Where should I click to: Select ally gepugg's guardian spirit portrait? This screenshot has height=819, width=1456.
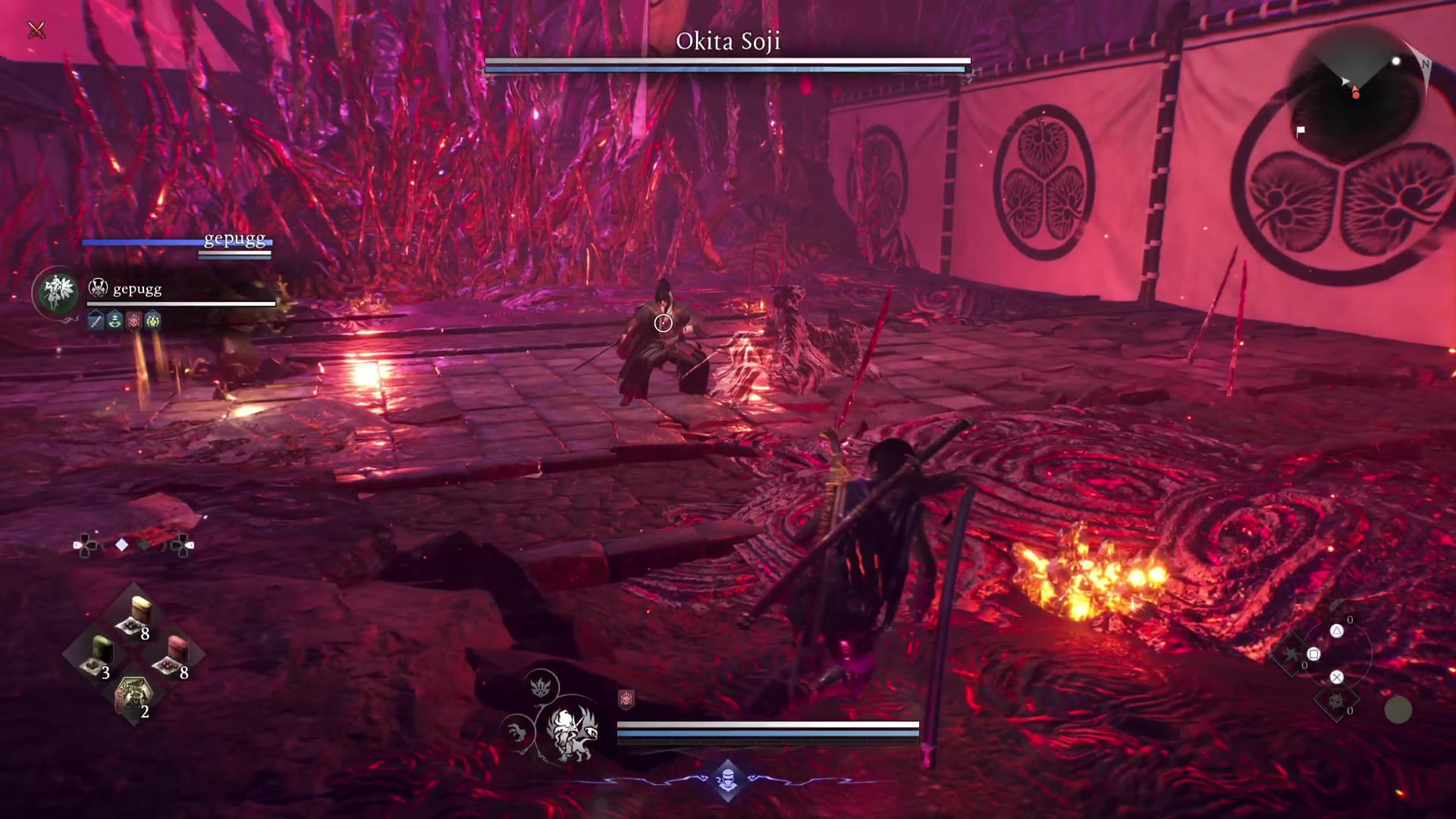(x=58, y=291)
